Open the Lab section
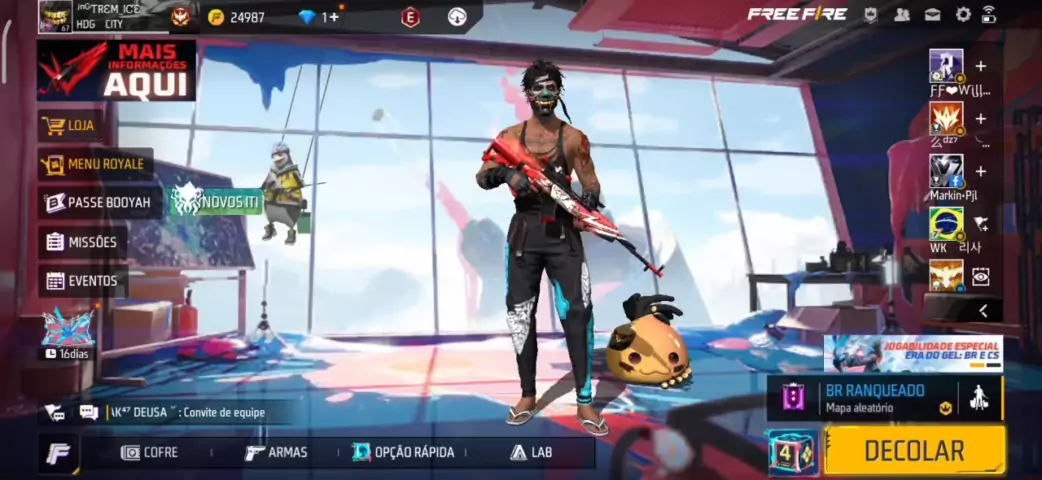The image size is (1042, 480). [x=531, y=452]
